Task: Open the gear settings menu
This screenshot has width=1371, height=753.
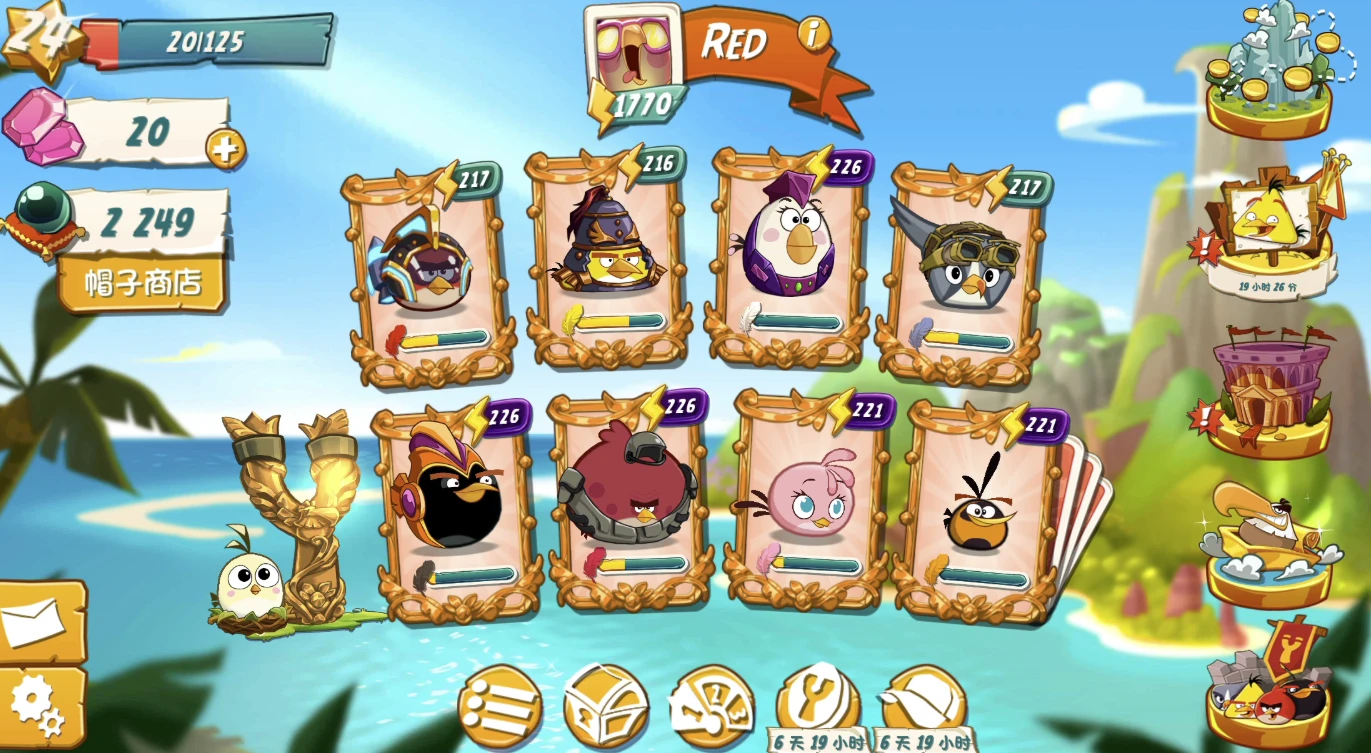Action: (38, 706)
